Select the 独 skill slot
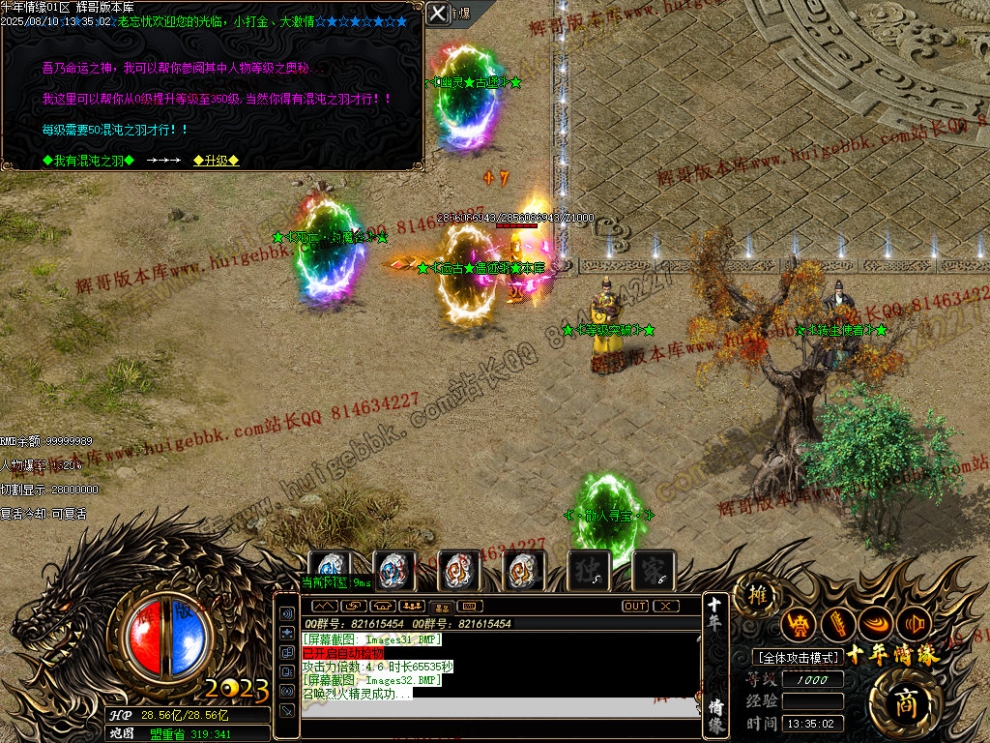Screen dimensions: 990x743 [589, 571]
